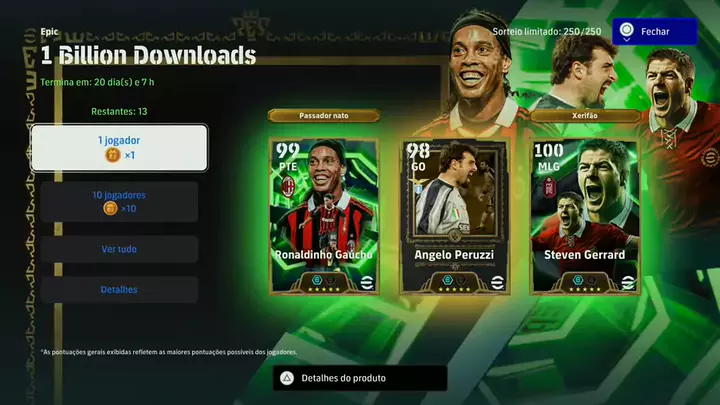
Task: Choose the Steven Gerrard player card
Action: (584, 215)
